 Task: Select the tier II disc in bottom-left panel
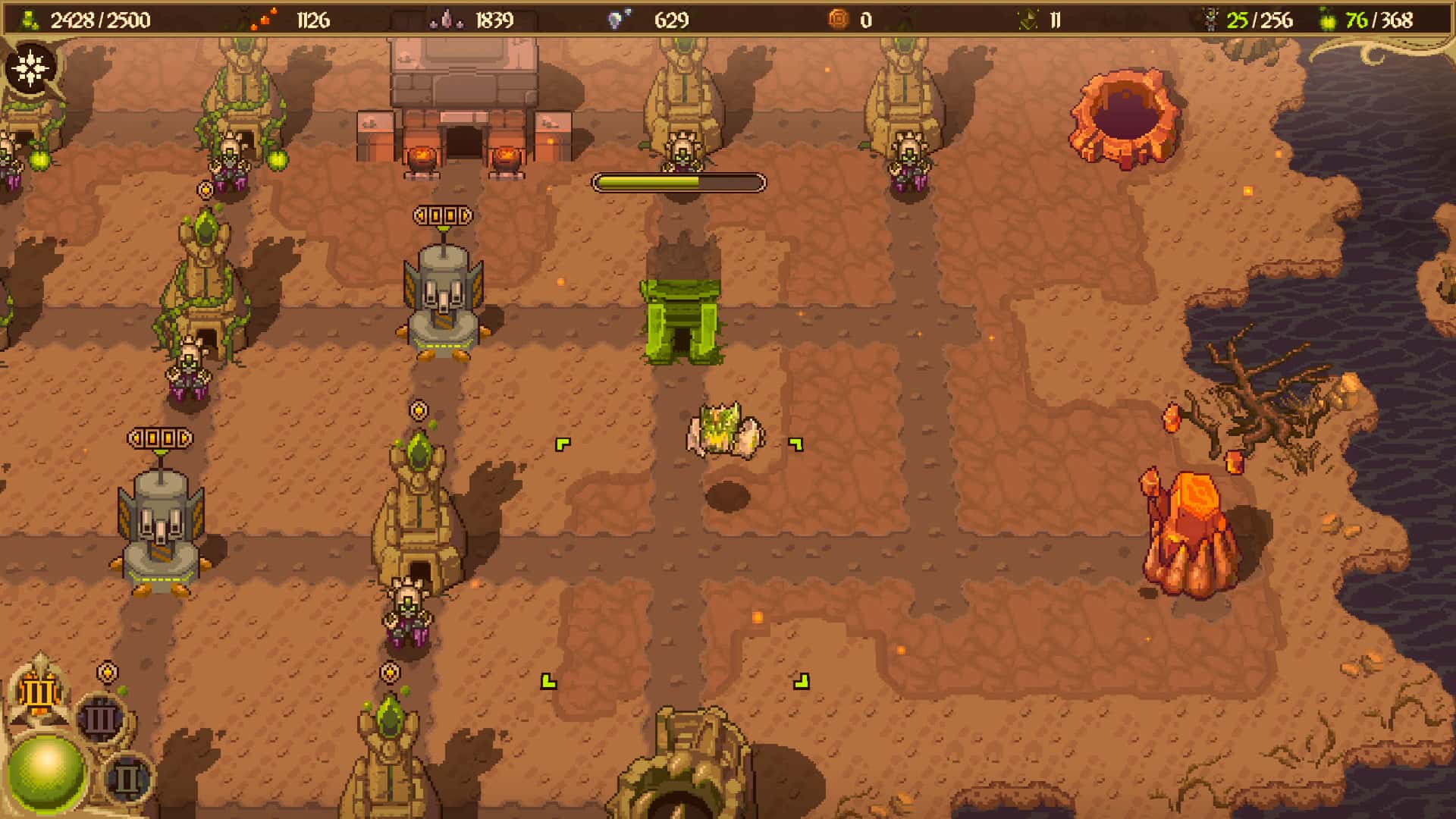click(x=126, y=777)
